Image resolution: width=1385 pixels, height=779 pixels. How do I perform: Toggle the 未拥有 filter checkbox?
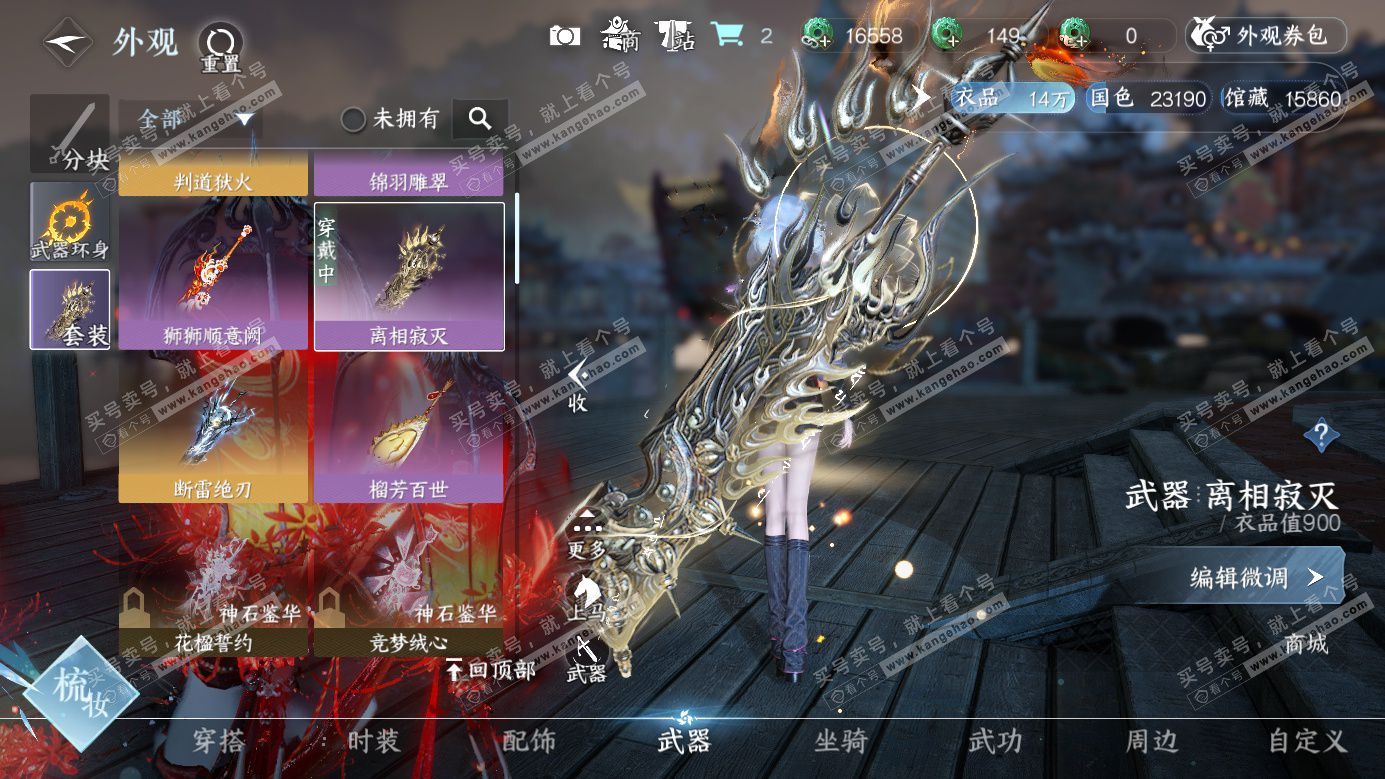coord(353,119)
